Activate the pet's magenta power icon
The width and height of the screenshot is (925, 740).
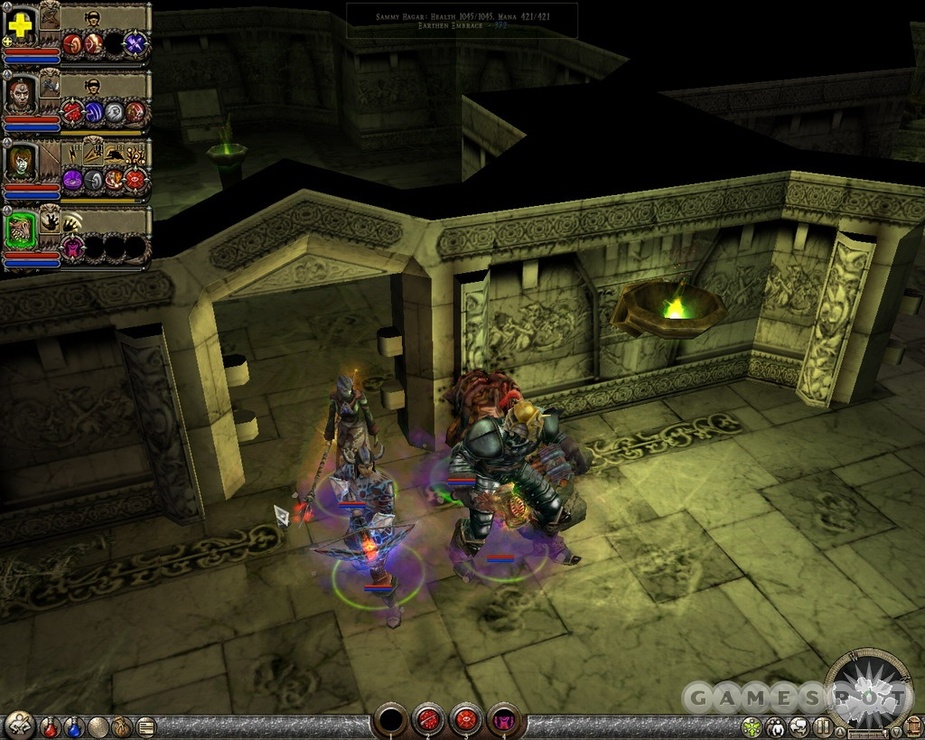pos(73,247)
